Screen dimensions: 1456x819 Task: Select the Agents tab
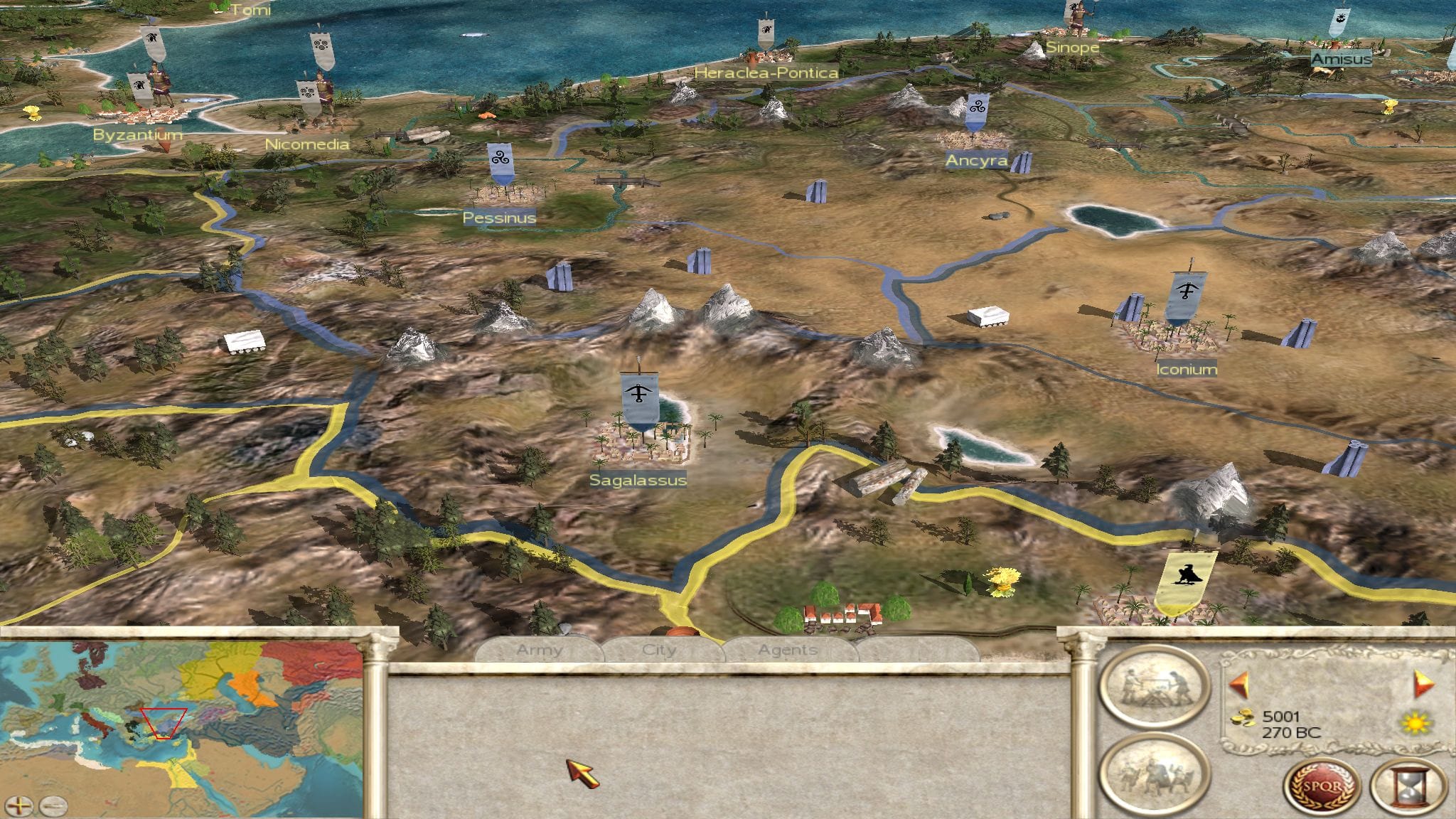pos(787,650)
